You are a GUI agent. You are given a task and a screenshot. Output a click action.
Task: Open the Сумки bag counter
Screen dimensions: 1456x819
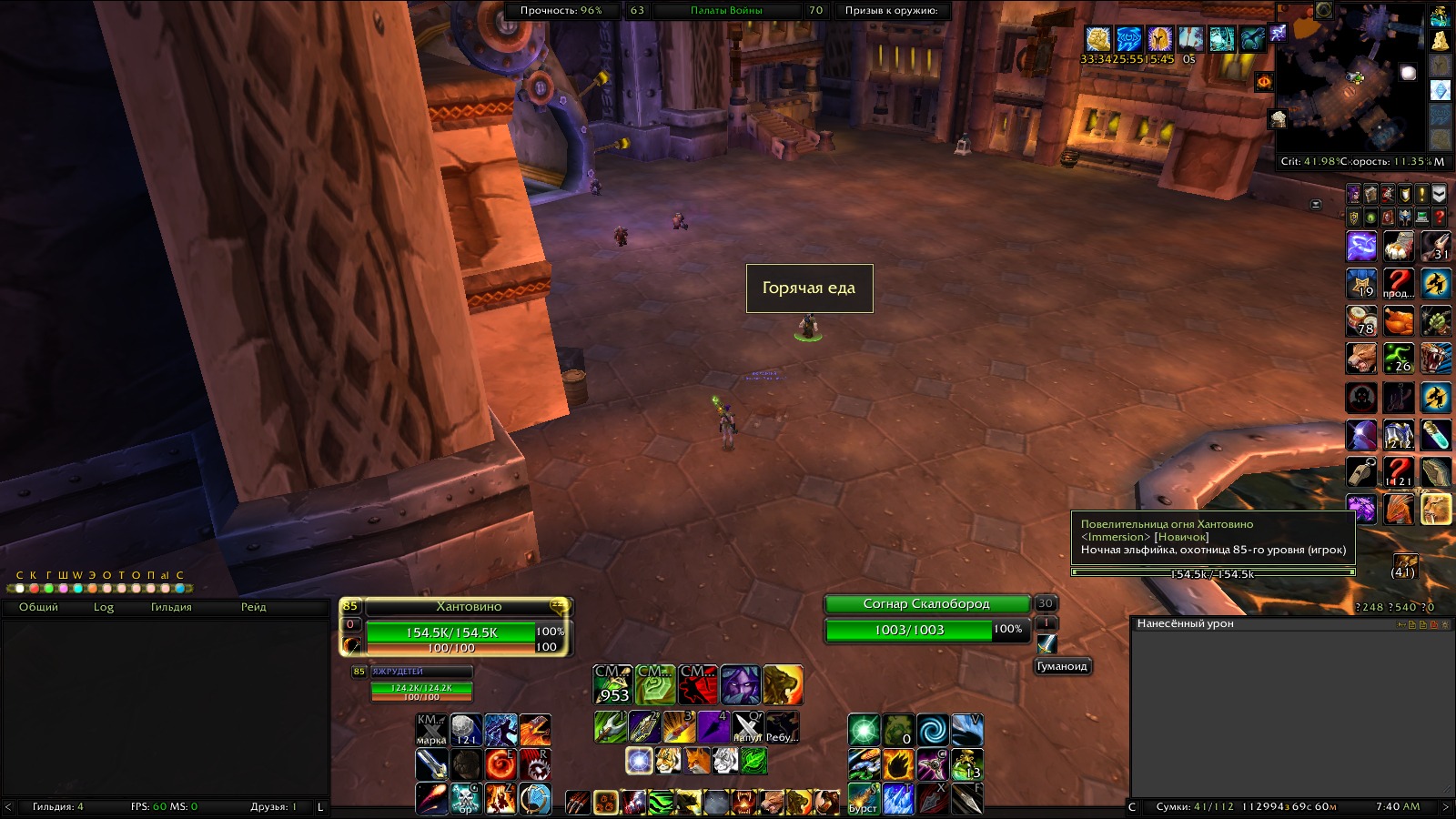pyautogui.click(x=1195, y=806)
